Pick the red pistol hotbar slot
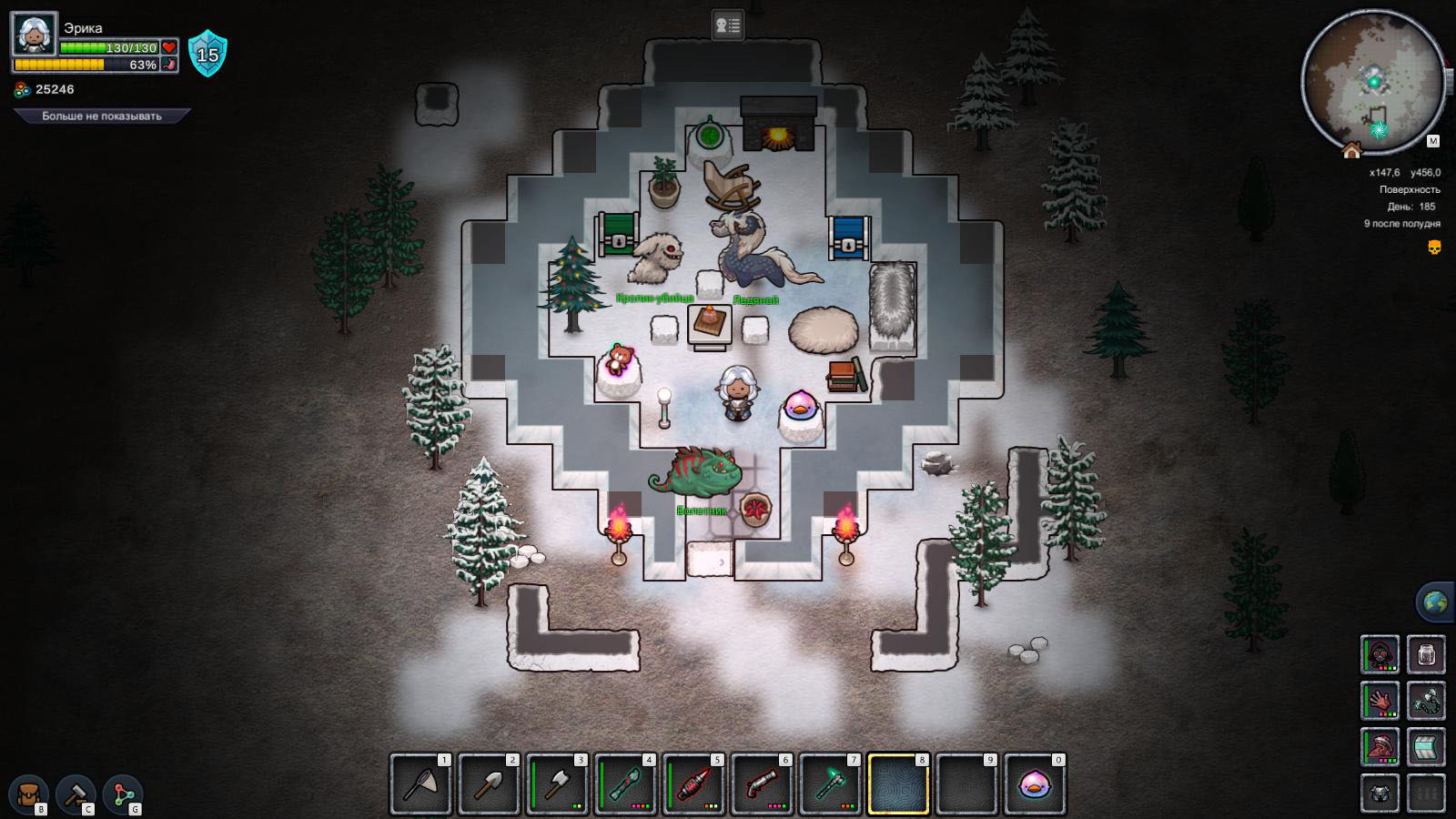The image size is (1456, 819). (x=762, y=784)
